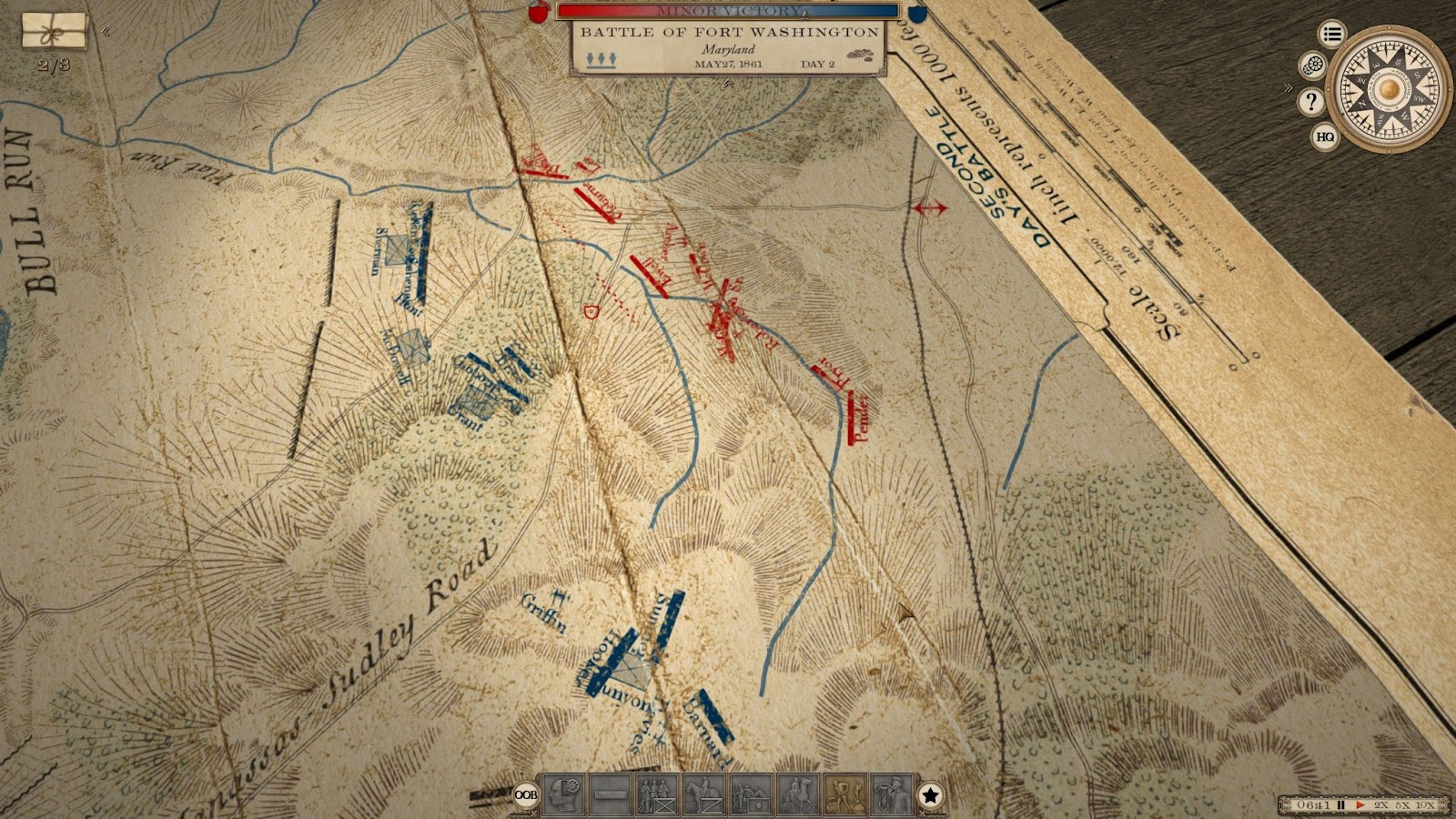
Task: Toggle the artillery cannon filter
Action: 750,794
